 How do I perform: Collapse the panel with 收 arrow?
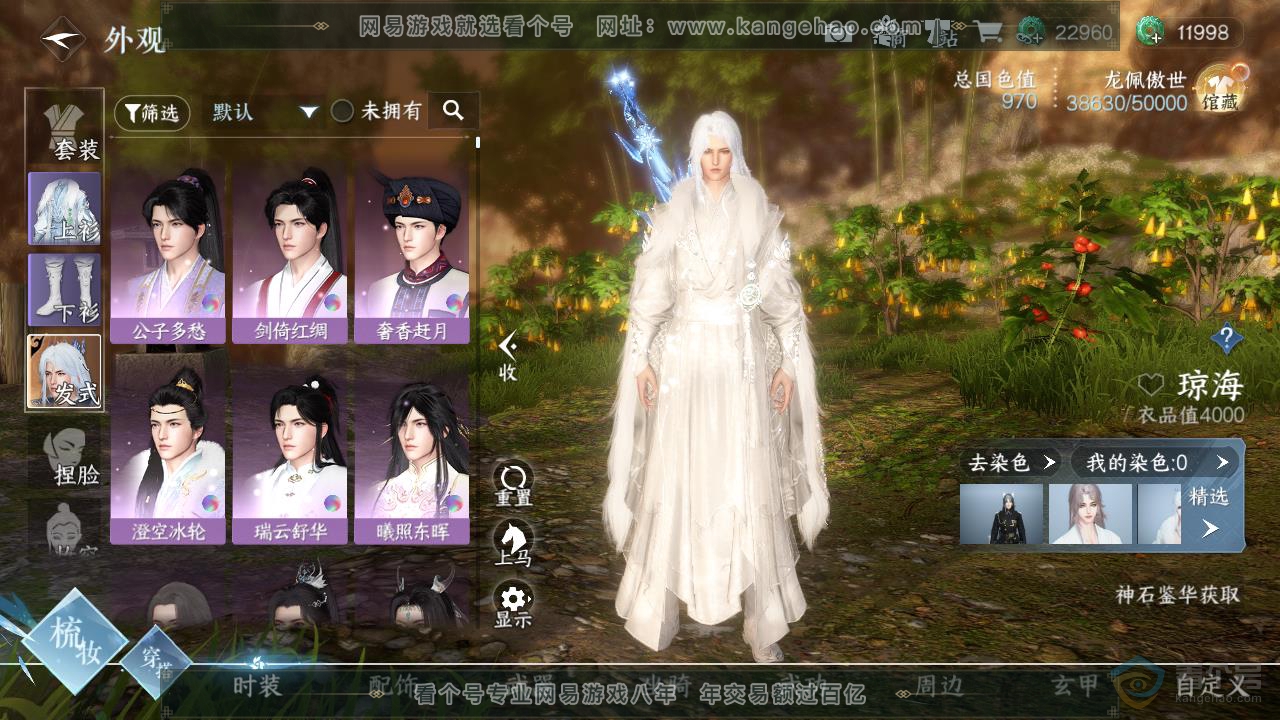[509, 354]
